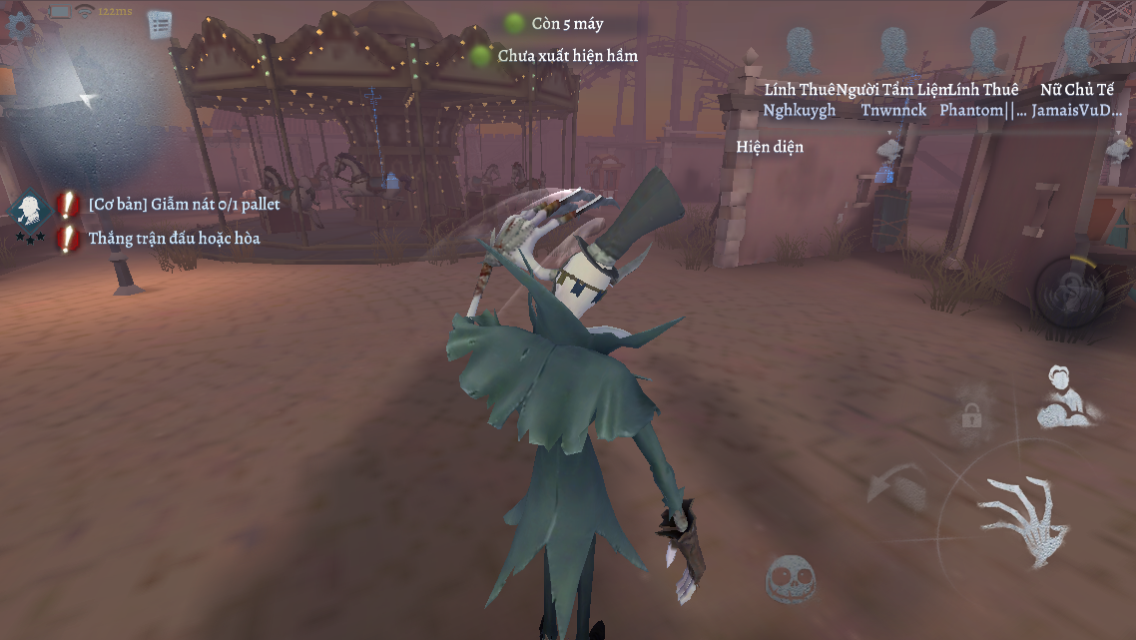Select the pallet-crushing quest objective
Screen dimensions: 1136x640
(x=184, y=204)
